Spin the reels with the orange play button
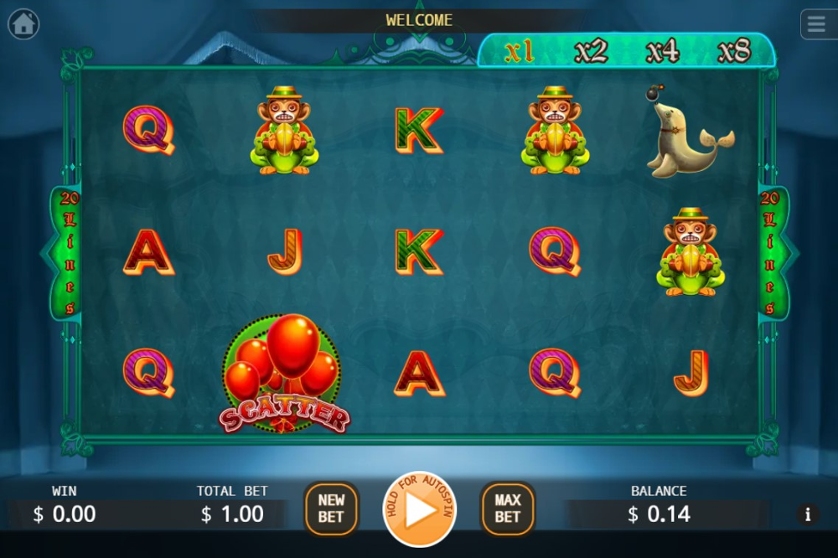838x558 pixels. tap(421, 509)
